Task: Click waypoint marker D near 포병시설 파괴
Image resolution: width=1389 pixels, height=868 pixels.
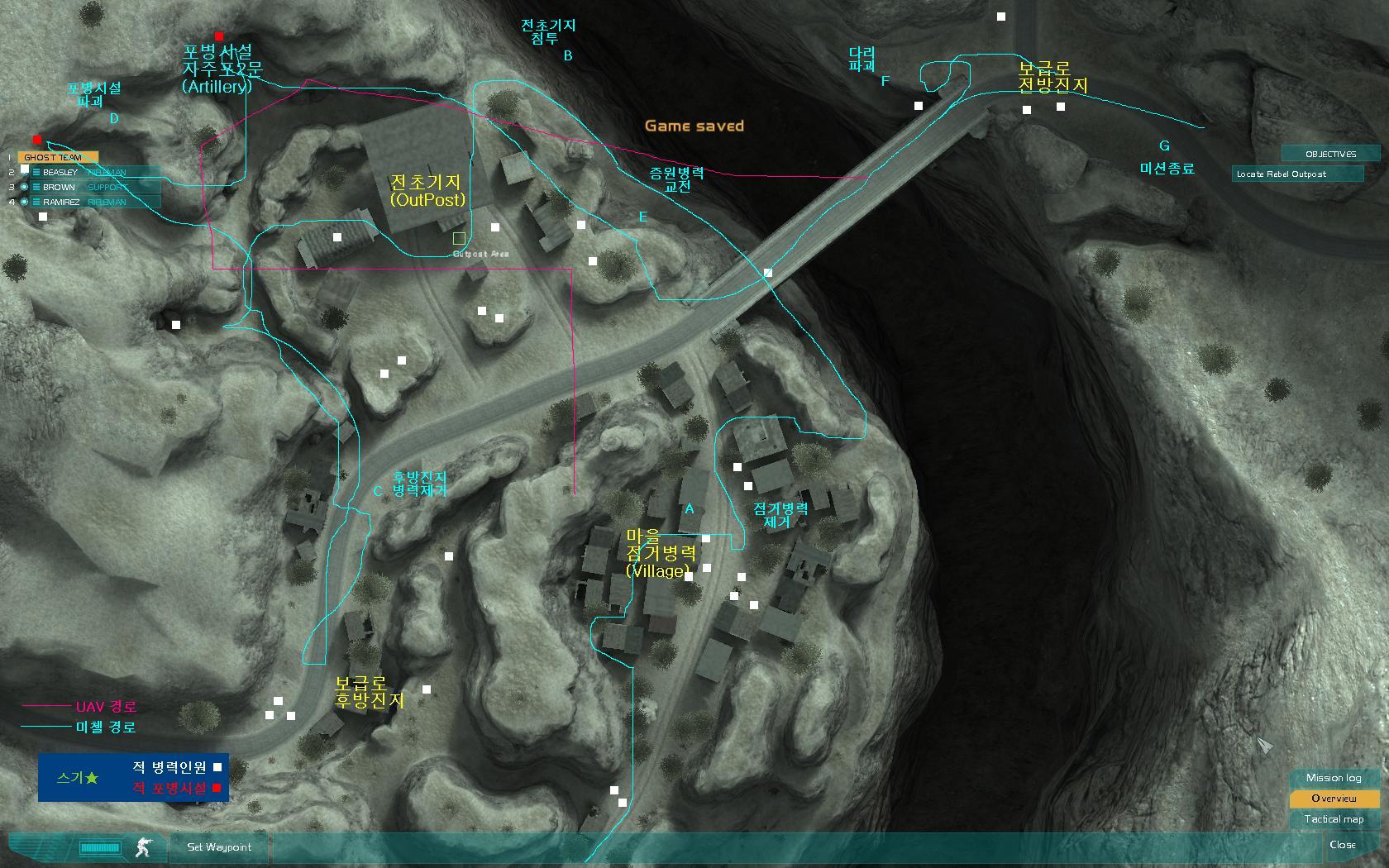Action: pyautogui.click(x=112, y=120)
